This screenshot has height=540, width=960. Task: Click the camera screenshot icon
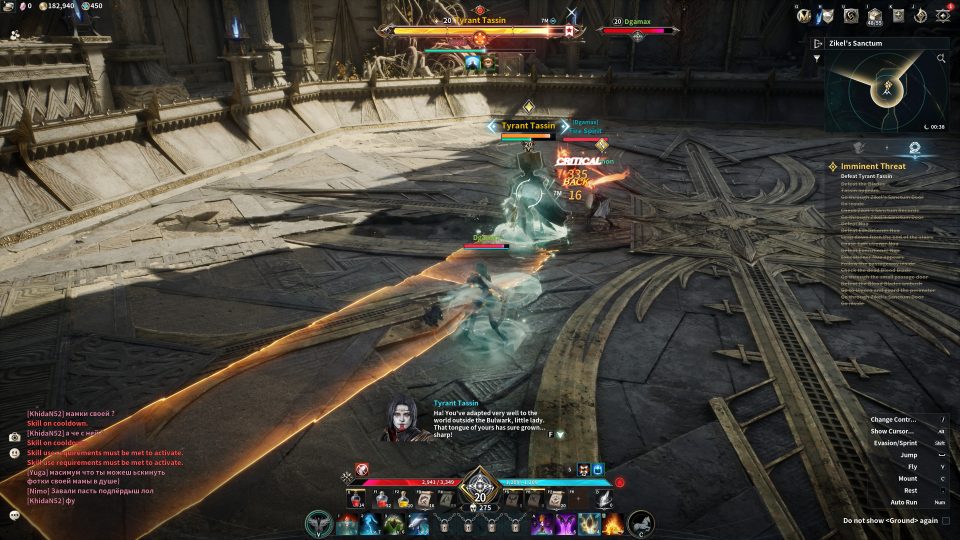(x=15, y=437)
